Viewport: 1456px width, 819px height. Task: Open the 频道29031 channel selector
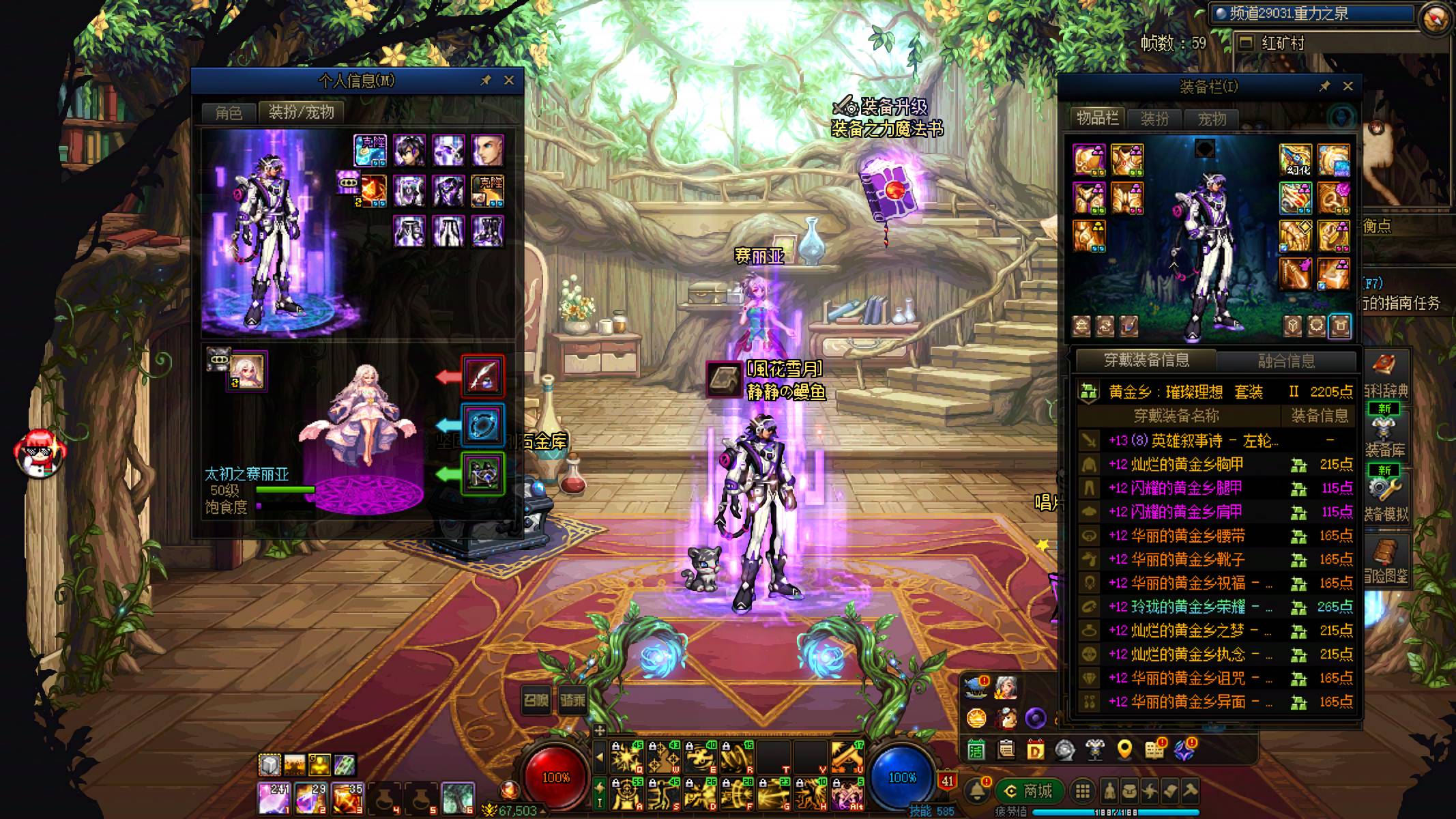[1310, 14]
